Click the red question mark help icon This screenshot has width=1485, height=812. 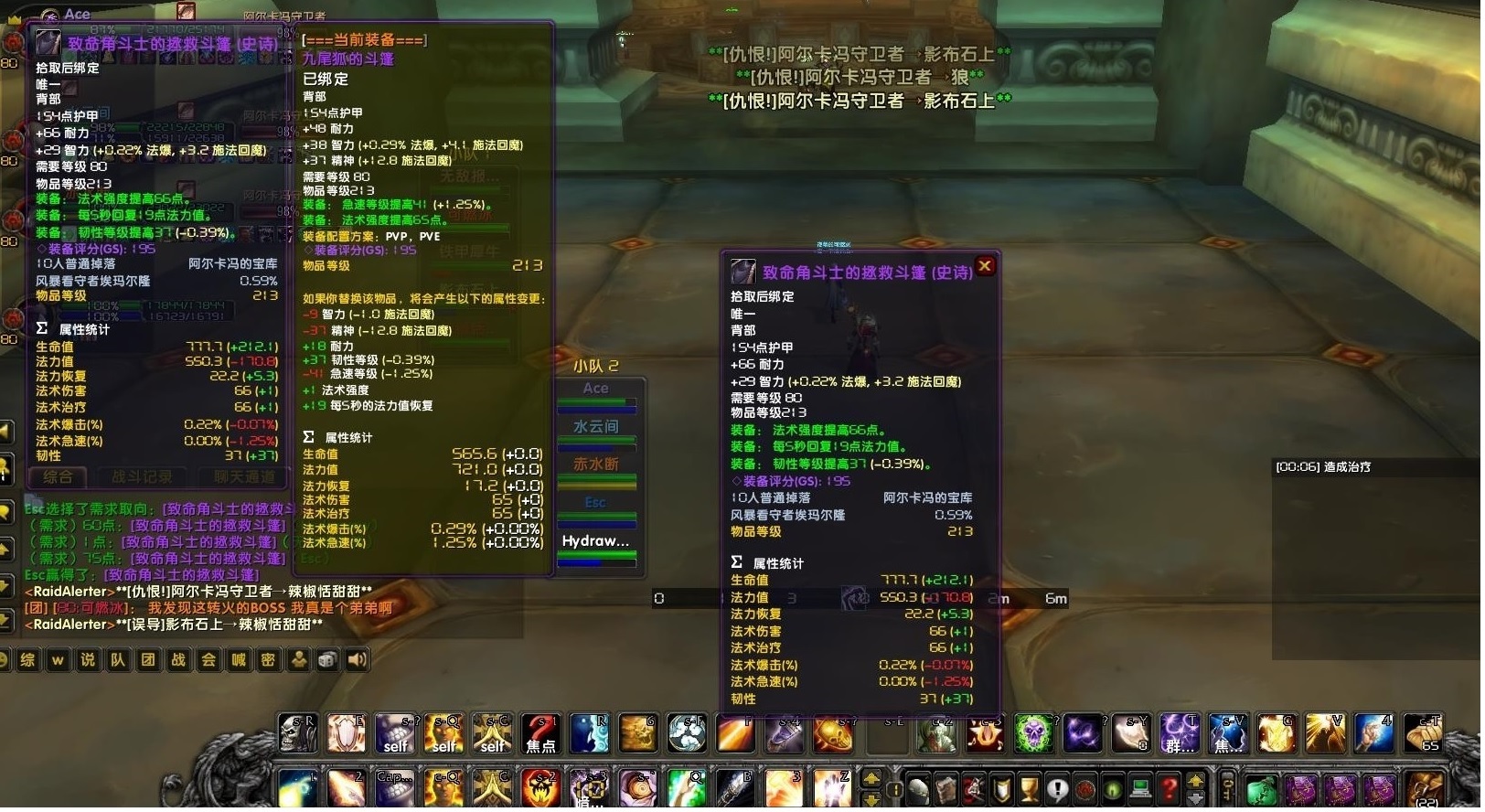(x=1167, y=788)
